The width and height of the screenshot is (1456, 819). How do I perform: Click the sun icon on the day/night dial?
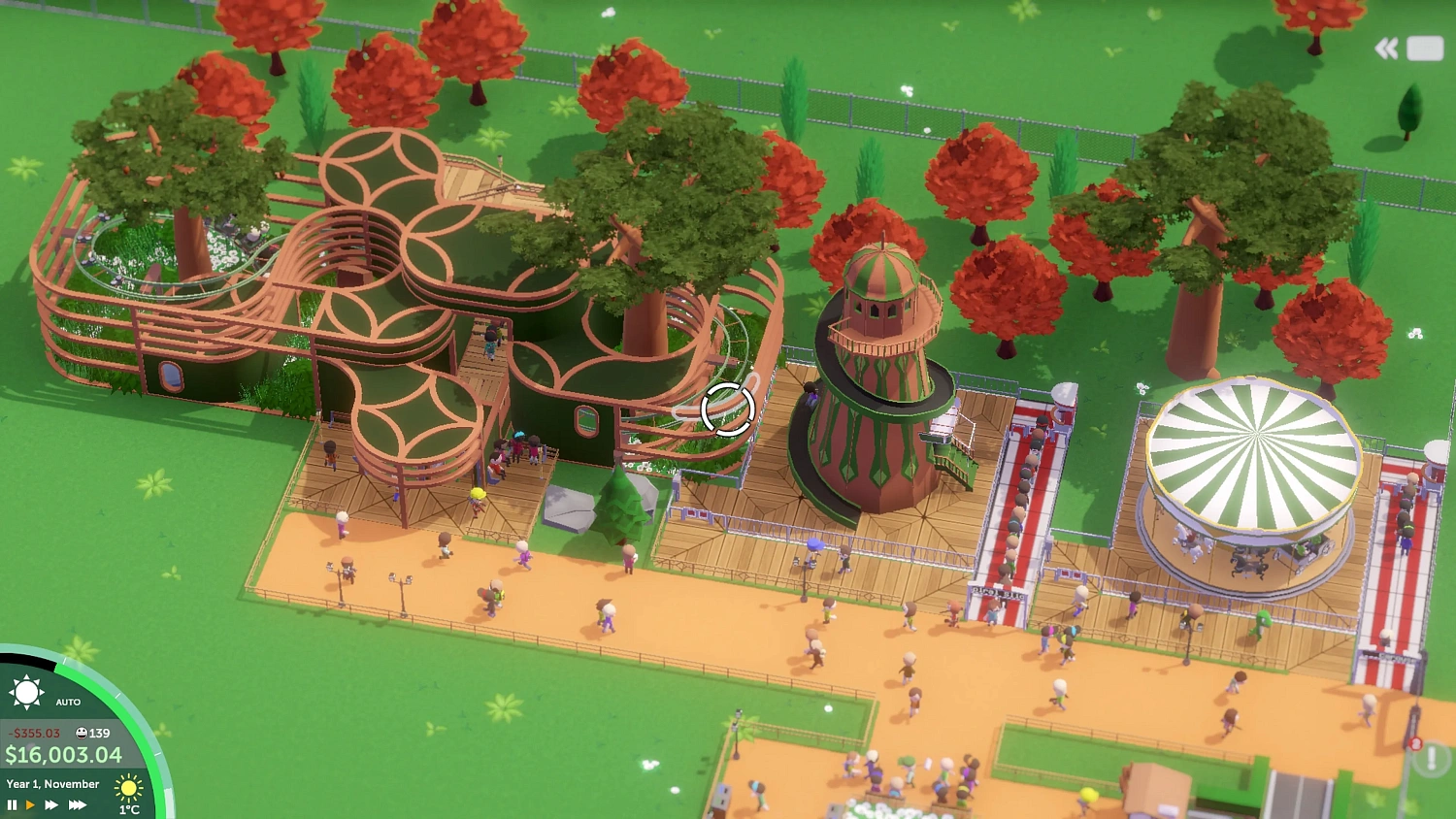[27, 691]
